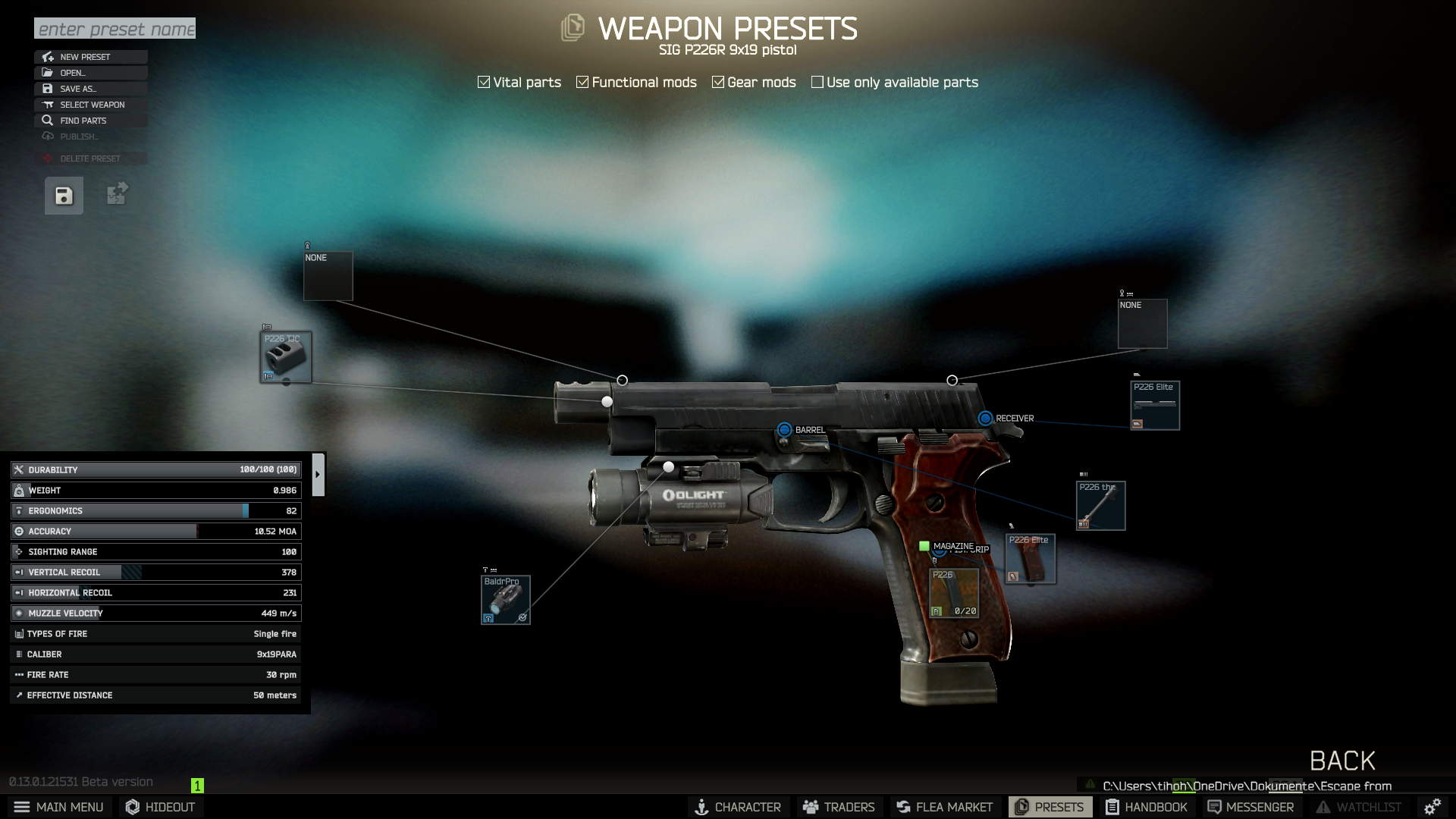1456x819 pixels.
Task: Open the MESSENGER from the bottom bar
Action: tap(1250, 807)
